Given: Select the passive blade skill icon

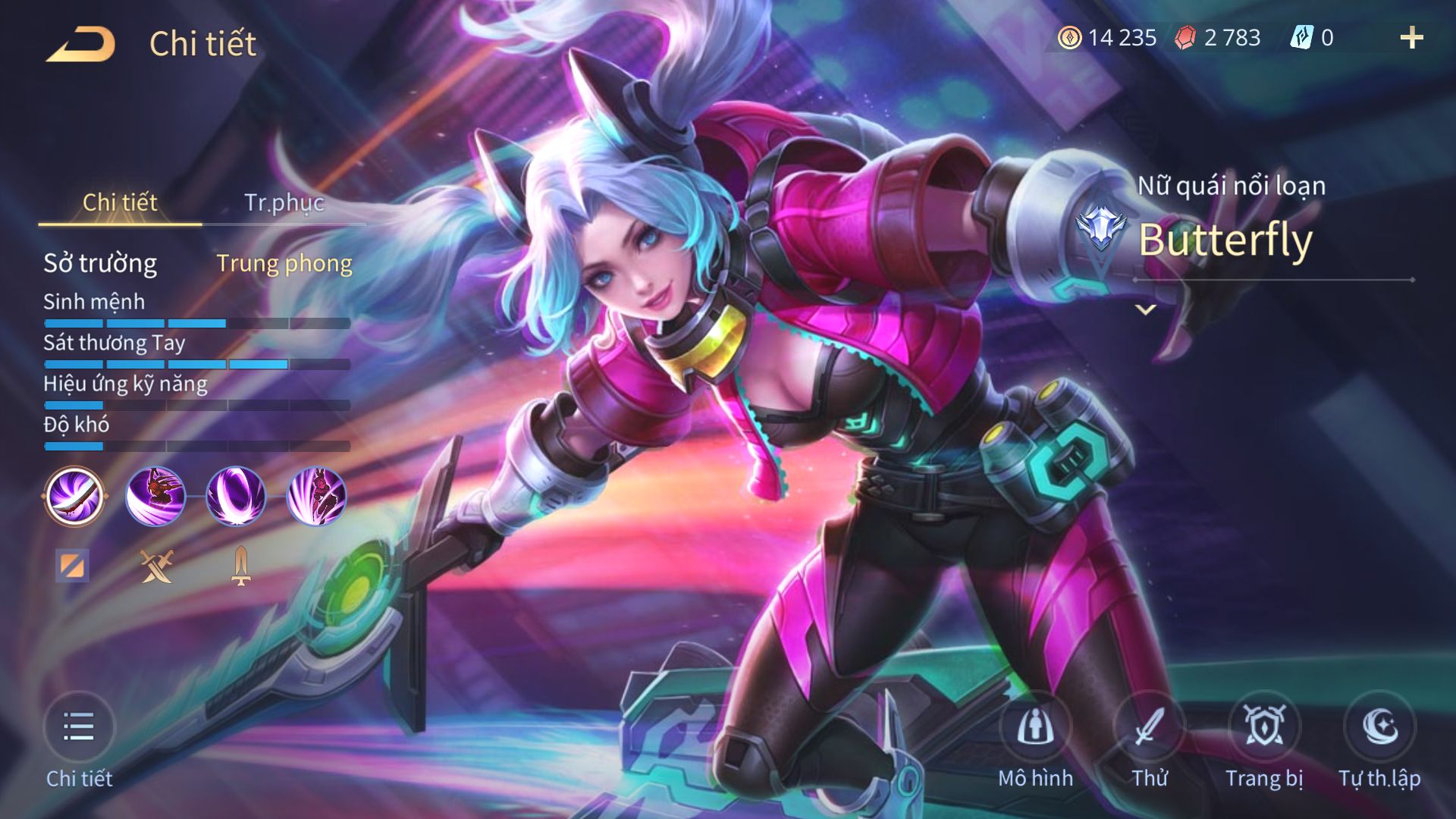Looking at the screenshot, I should pos(74,497).
